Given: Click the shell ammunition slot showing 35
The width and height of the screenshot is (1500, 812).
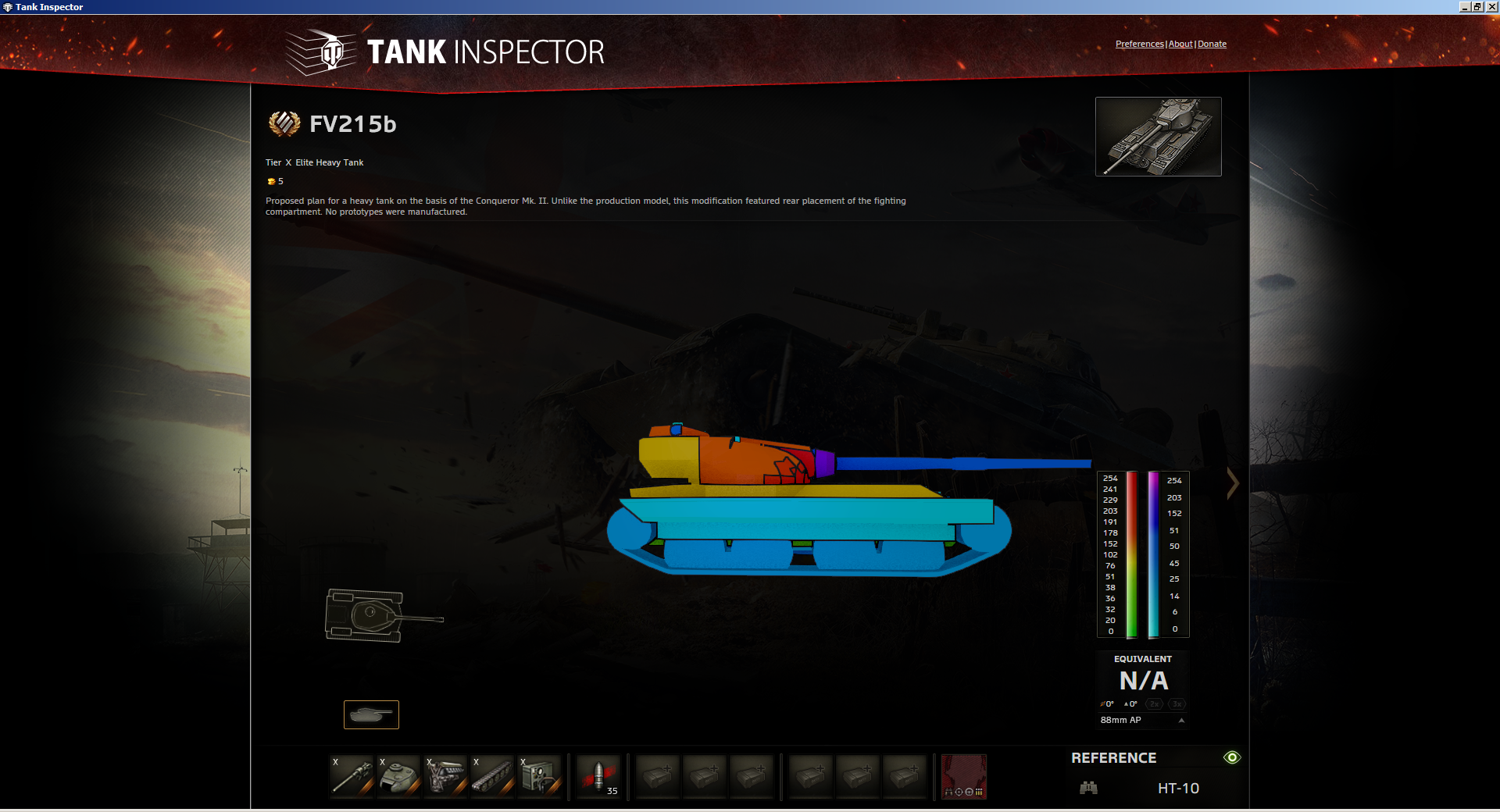Looking at the screenshot, I should 598,776.
